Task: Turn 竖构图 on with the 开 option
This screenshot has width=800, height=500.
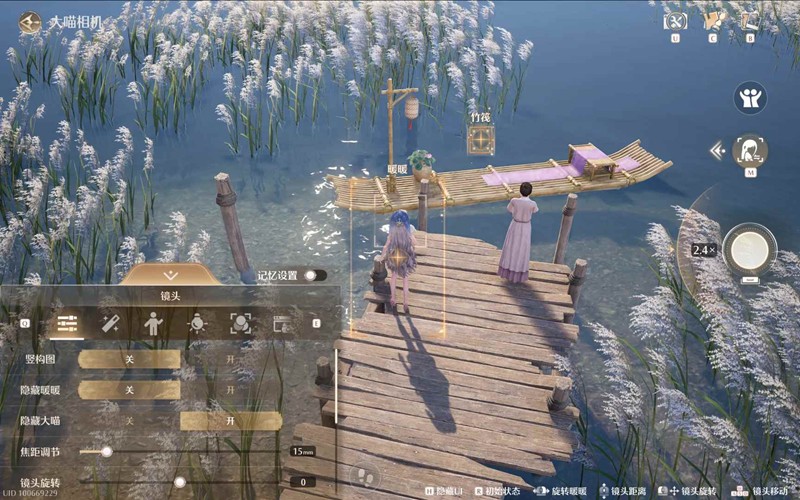Action: (231, 359)
